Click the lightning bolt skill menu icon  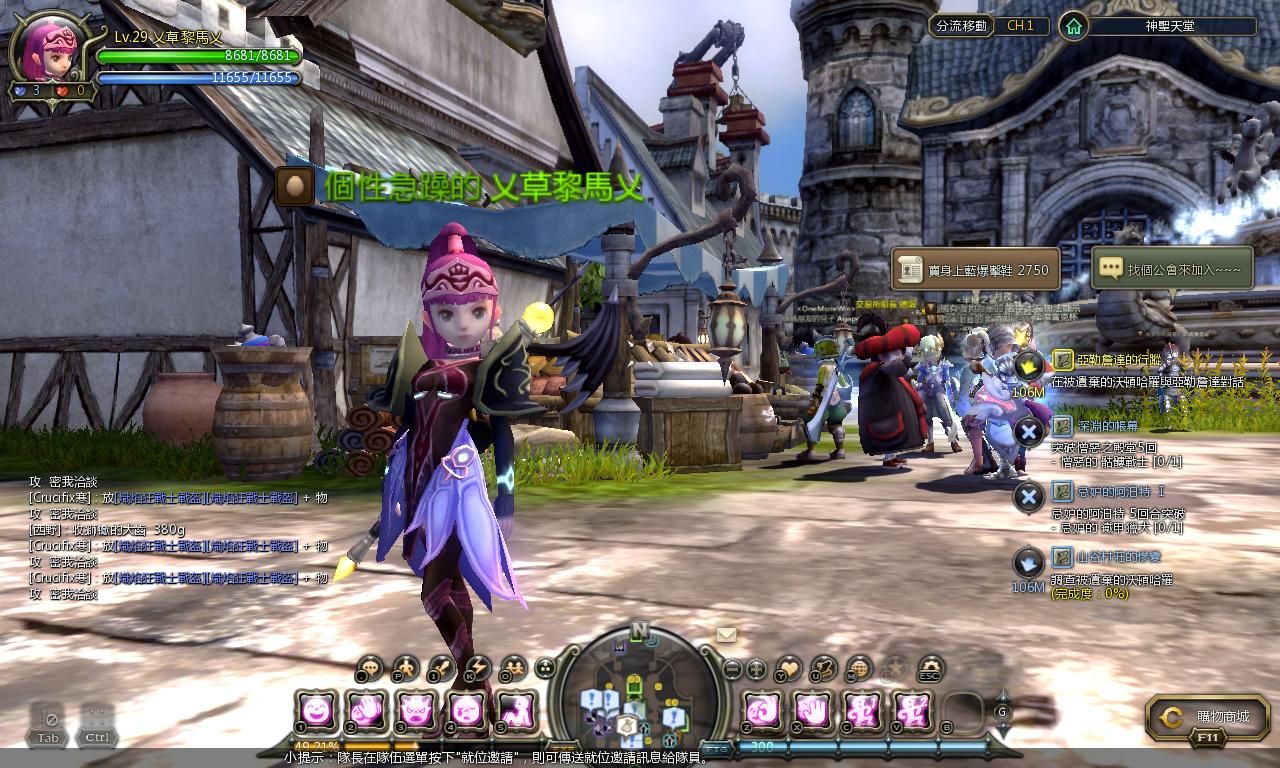478,668
